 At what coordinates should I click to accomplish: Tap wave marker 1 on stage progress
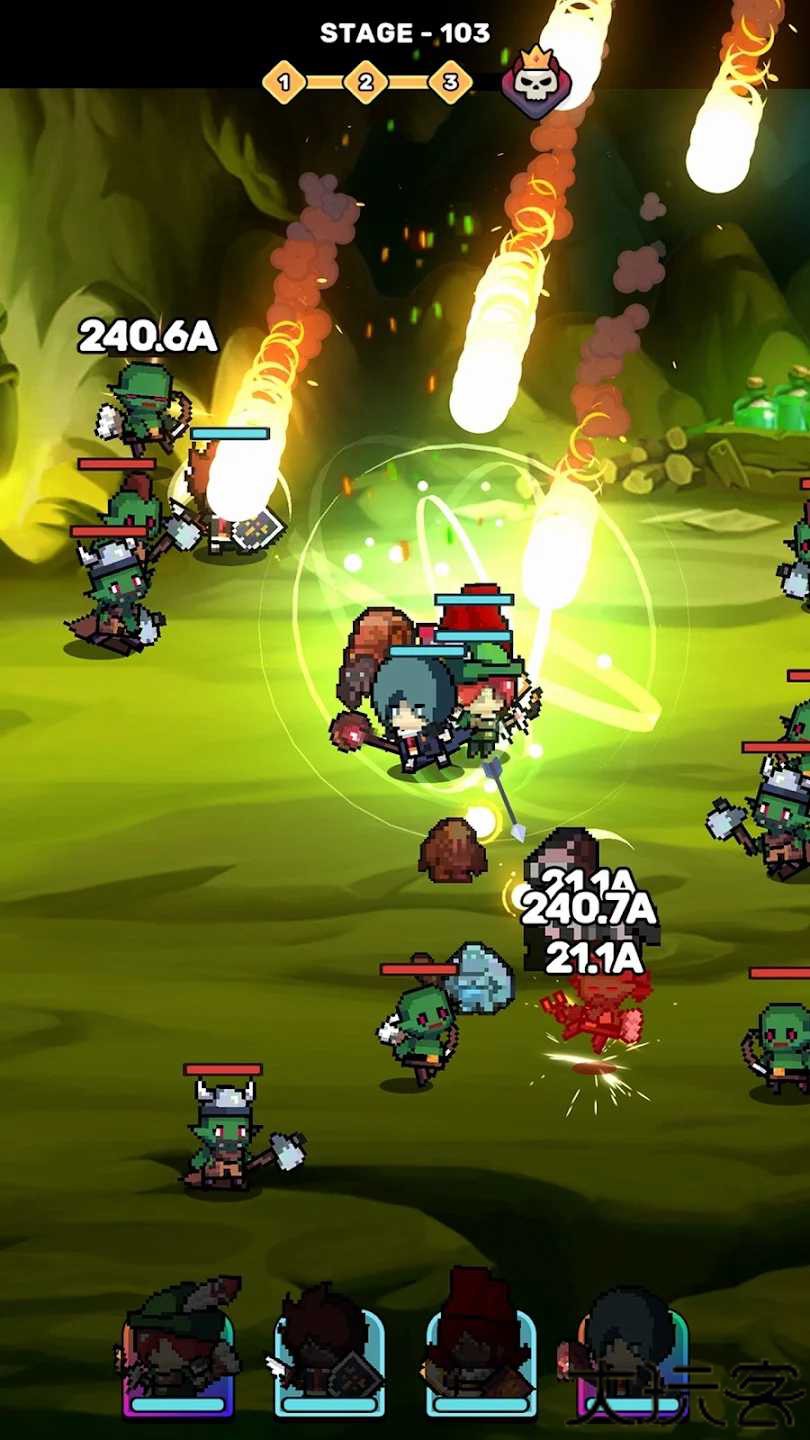284,82
